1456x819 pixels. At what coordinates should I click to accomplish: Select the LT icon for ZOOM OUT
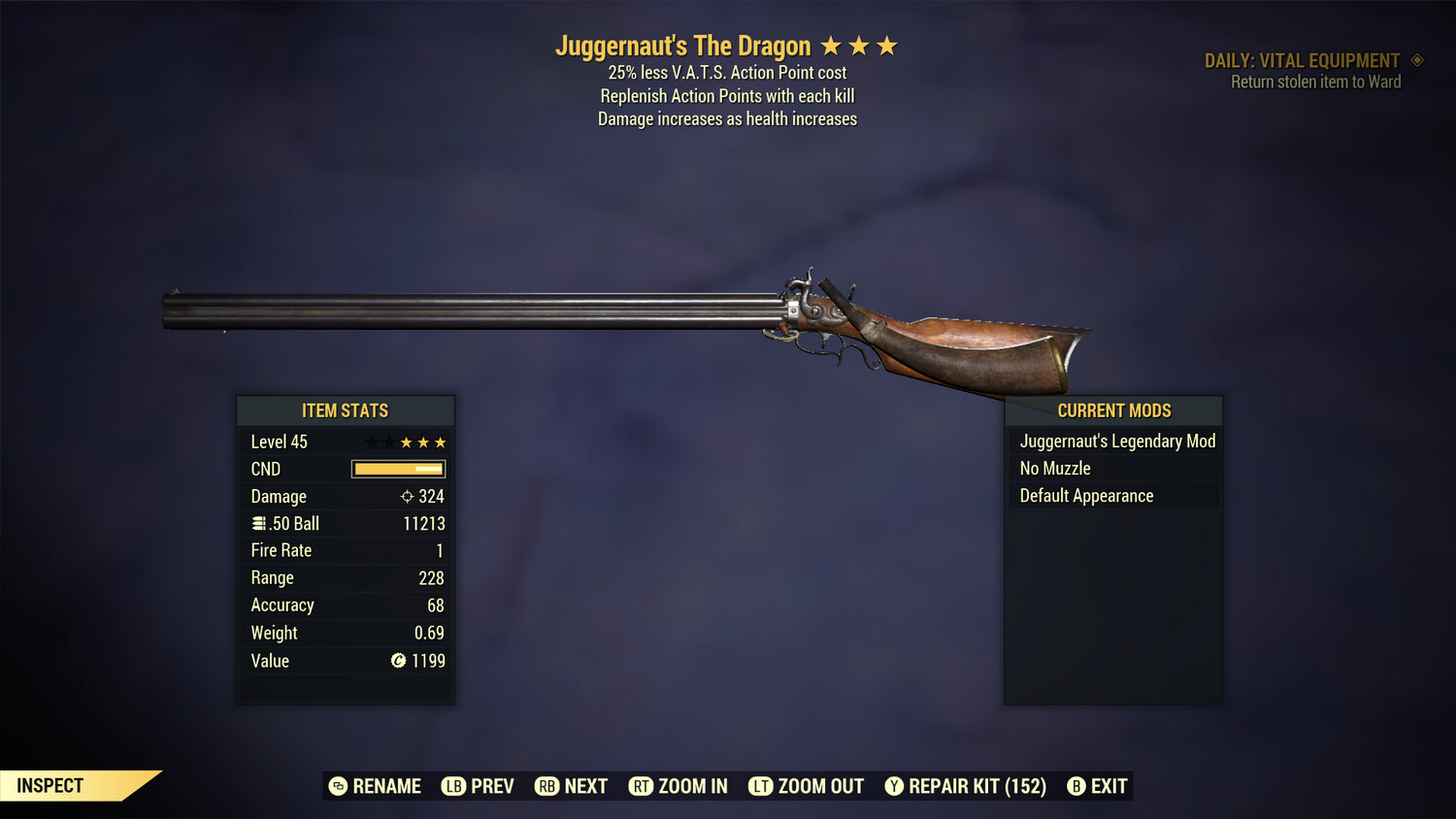761,786
